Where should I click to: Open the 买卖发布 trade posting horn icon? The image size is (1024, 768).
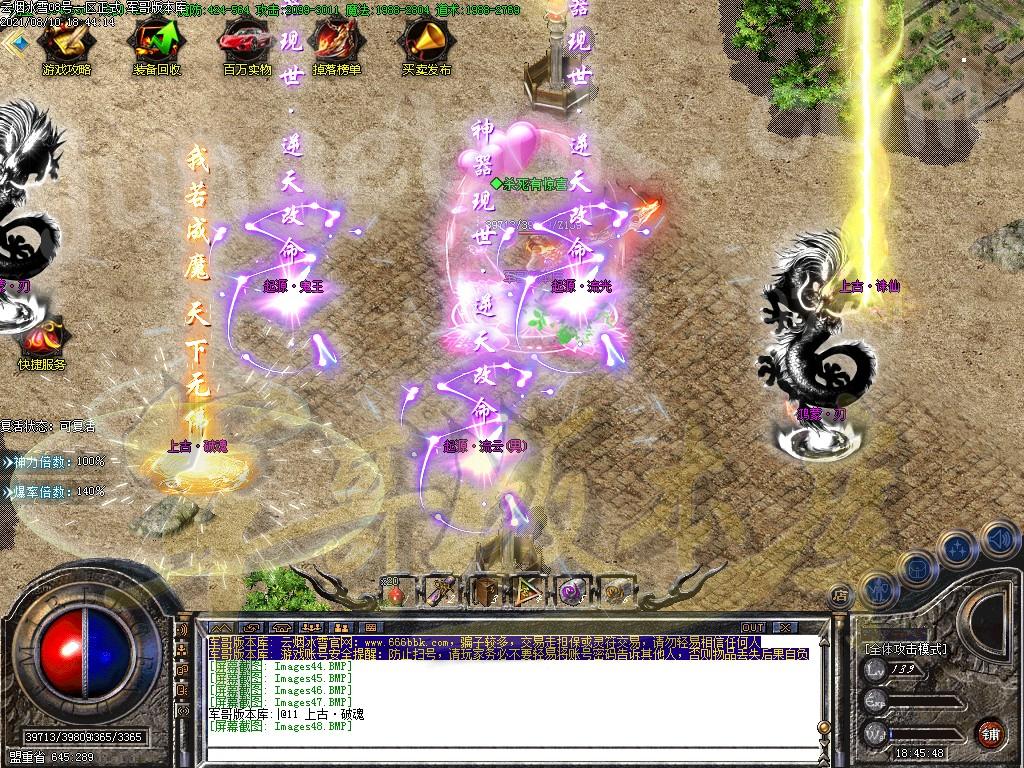[x=426, y=45]
